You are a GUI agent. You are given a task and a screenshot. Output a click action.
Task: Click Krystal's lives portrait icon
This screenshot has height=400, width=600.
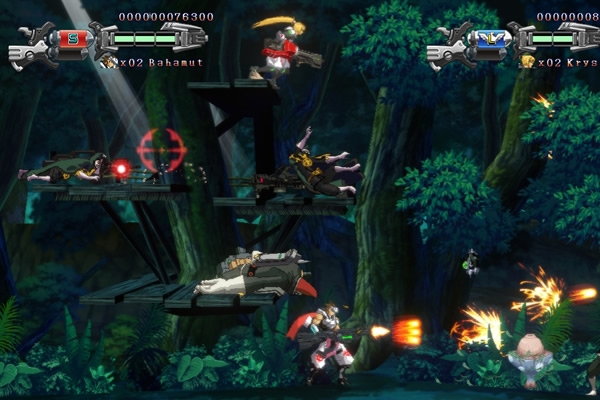coord(528,61)
